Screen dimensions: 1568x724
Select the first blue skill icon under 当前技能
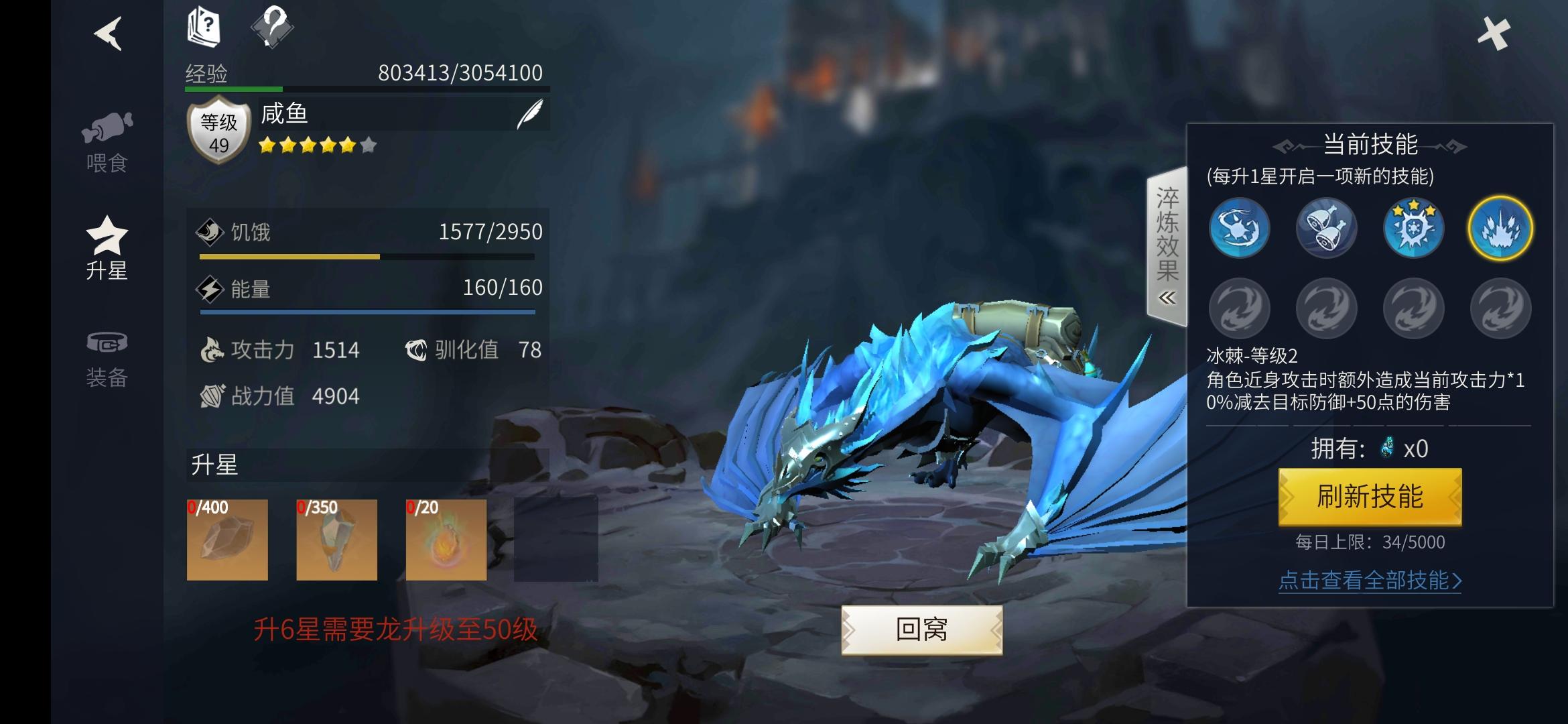tap(1240, 228)
